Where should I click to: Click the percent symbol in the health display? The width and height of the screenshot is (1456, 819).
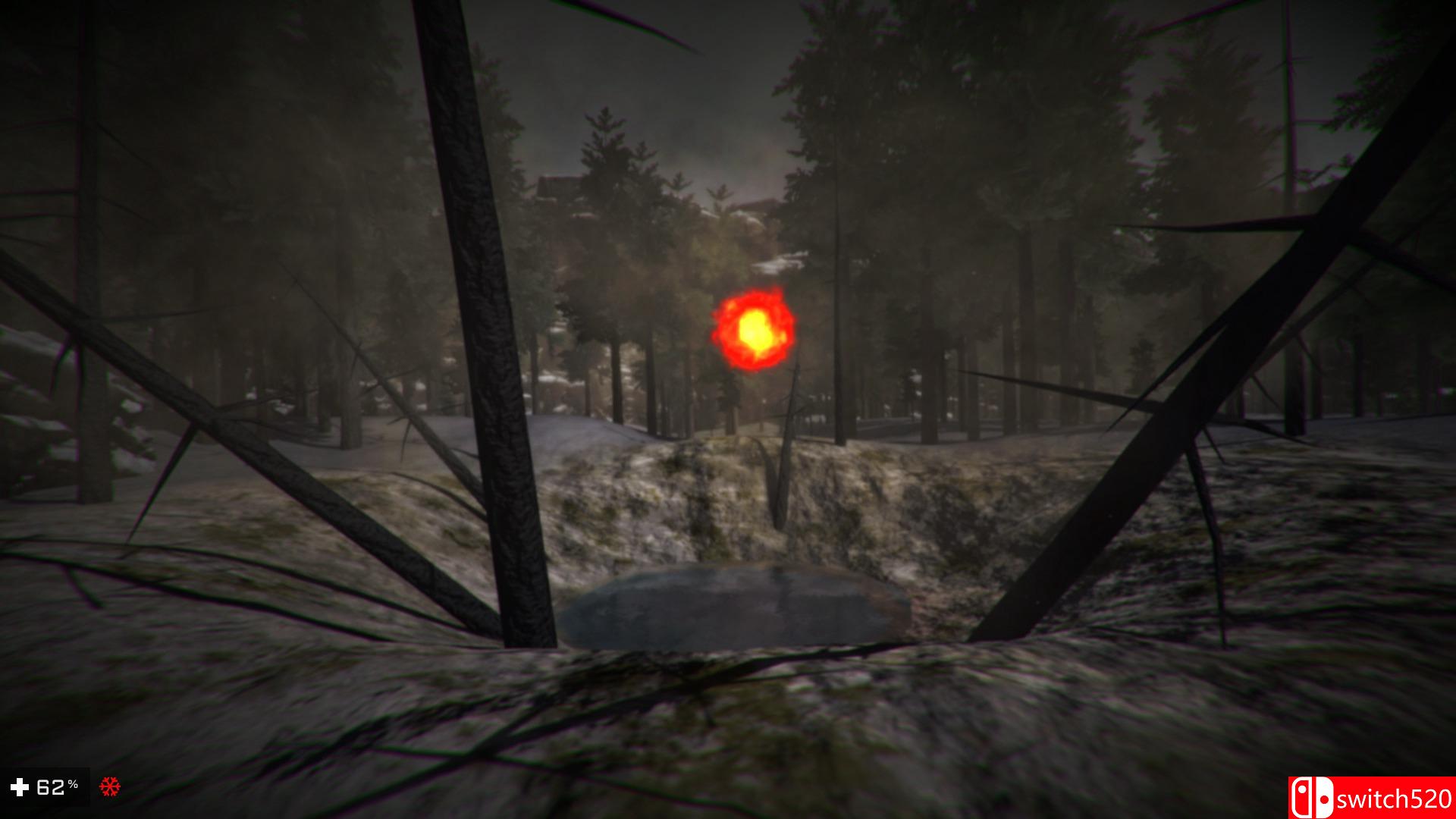(73, 784)
